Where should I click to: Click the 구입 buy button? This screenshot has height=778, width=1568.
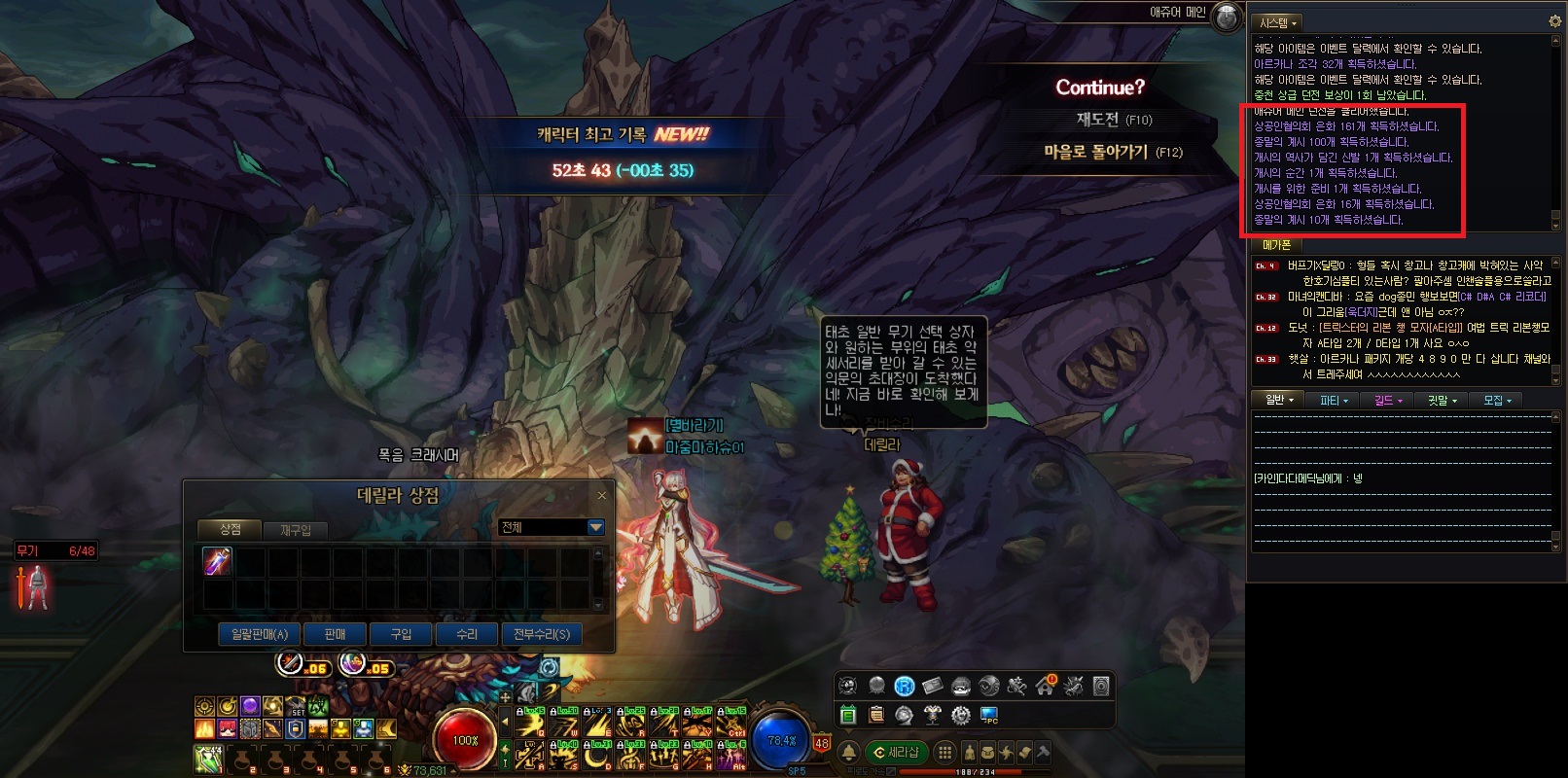(401, 634)
